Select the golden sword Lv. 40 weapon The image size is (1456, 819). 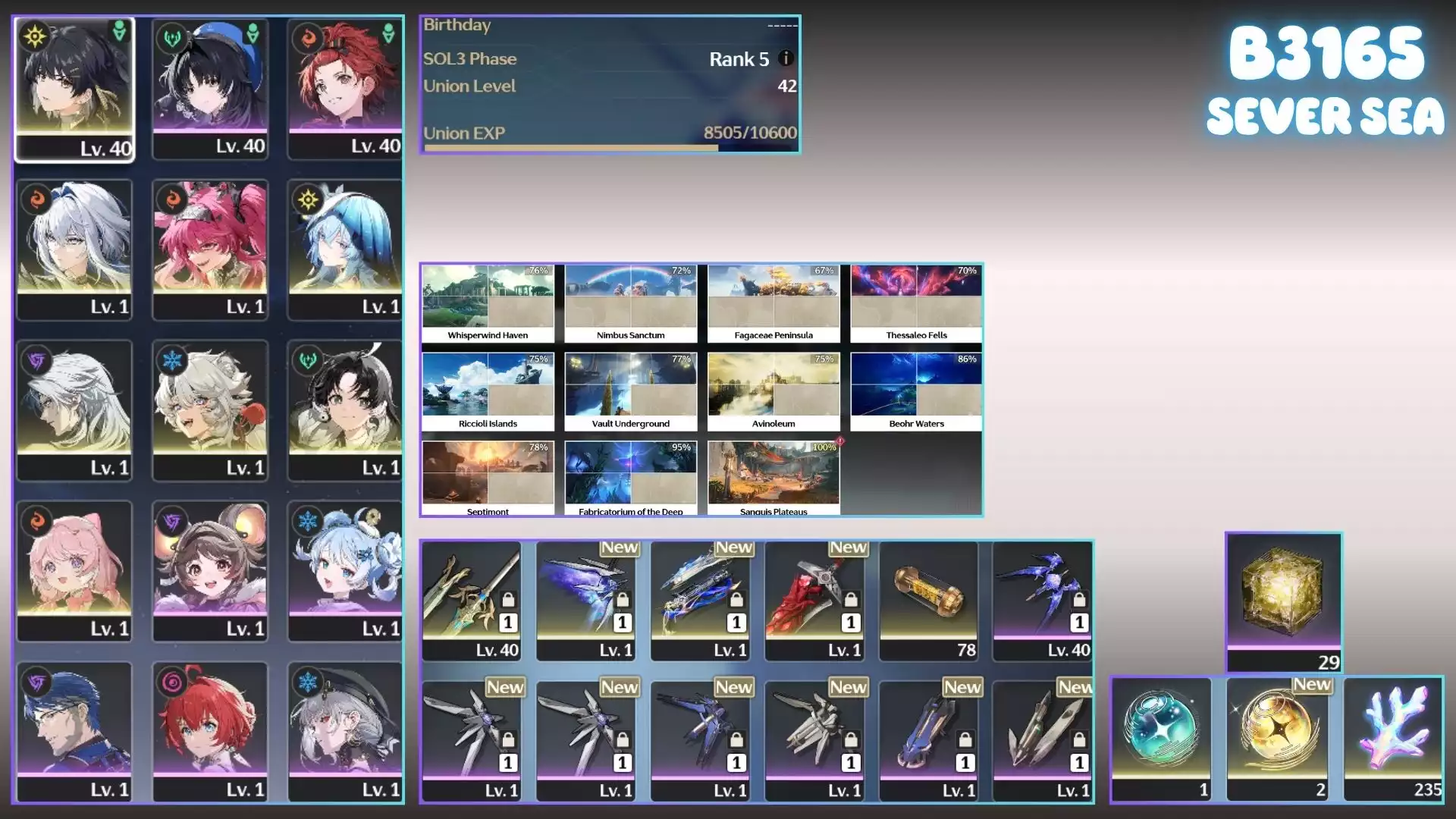472,601
